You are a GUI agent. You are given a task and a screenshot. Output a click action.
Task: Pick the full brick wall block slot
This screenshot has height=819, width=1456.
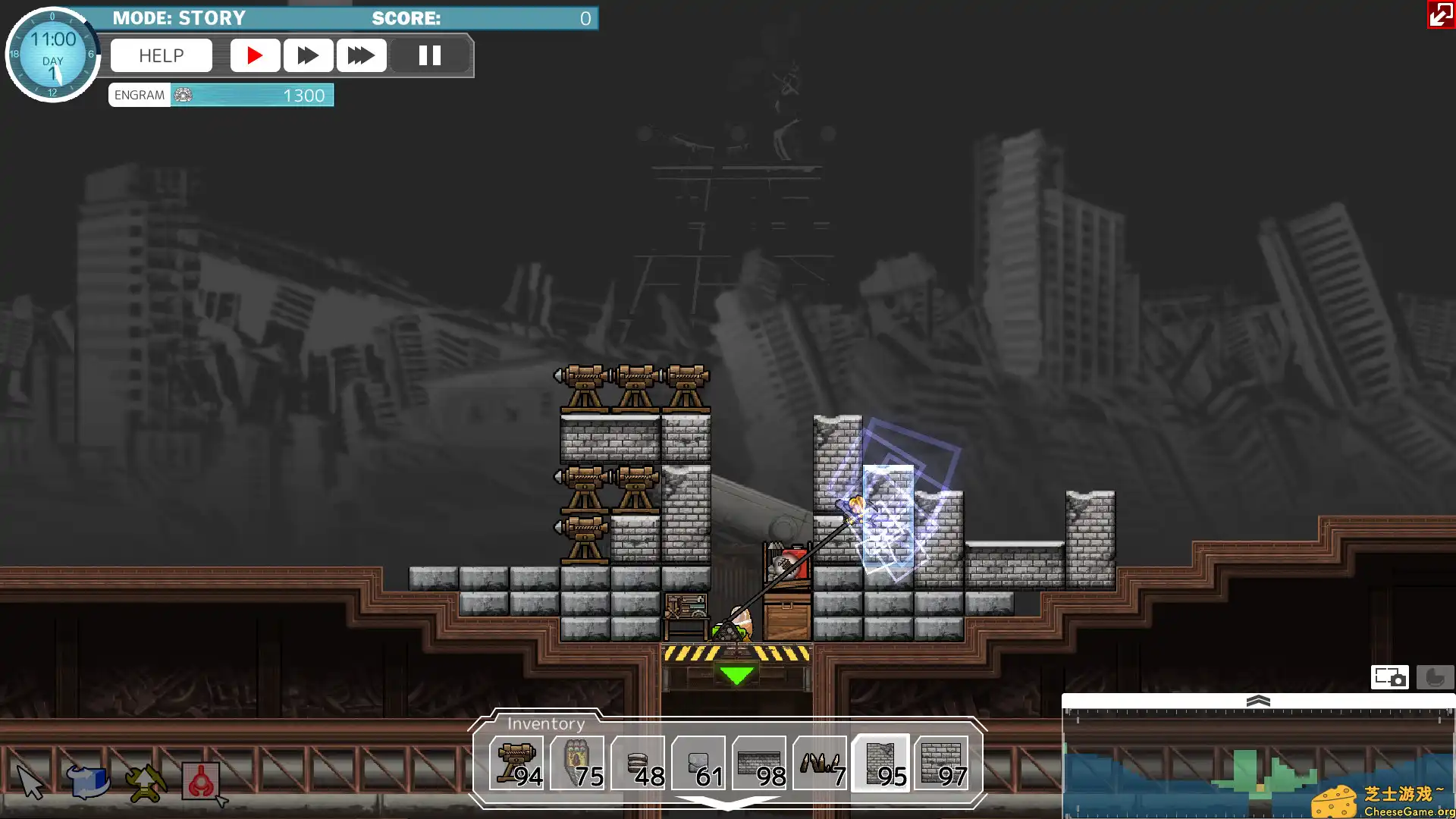(x=941, y=763)
